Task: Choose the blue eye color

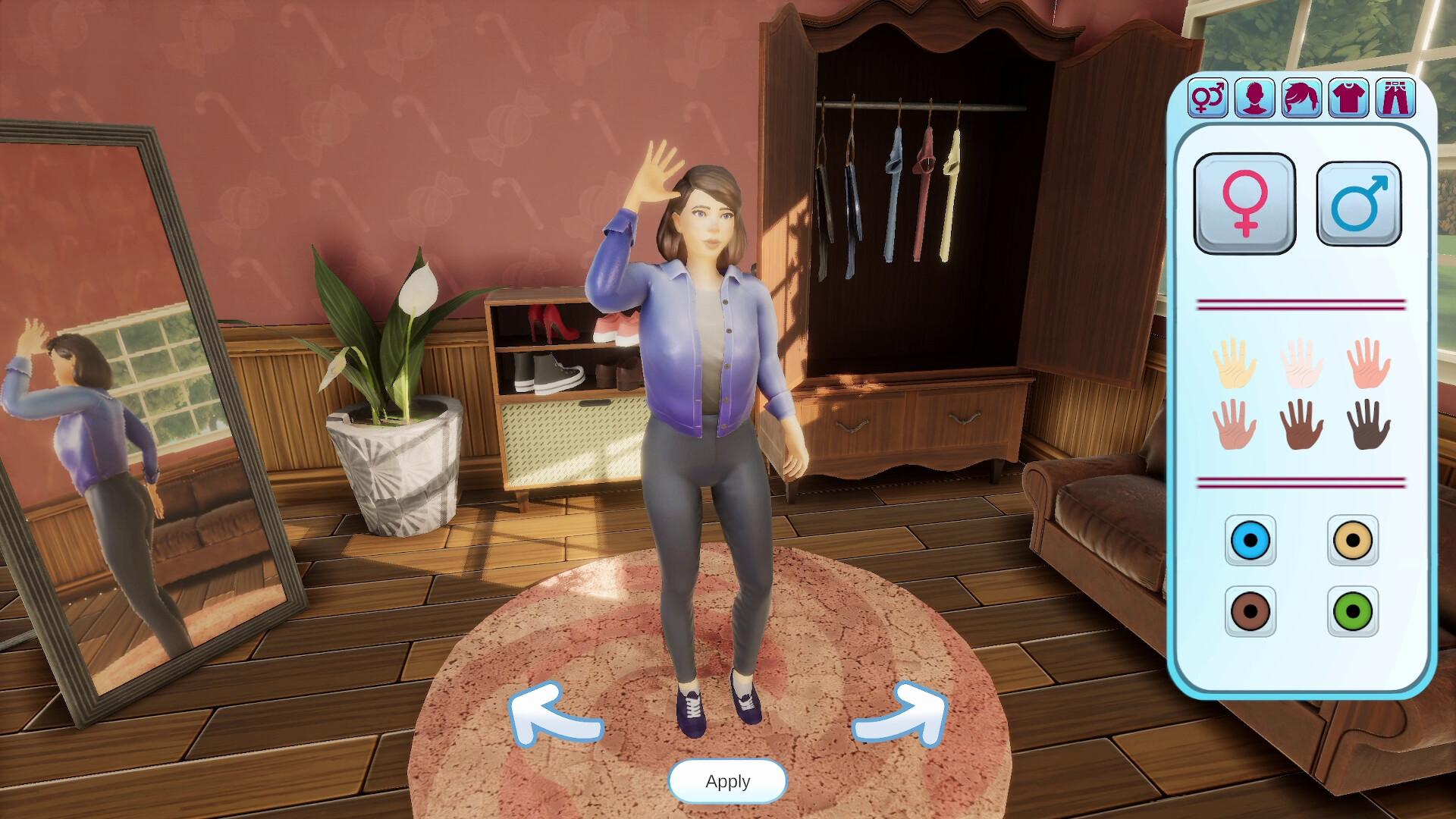Action: [x=1250, y=541]
